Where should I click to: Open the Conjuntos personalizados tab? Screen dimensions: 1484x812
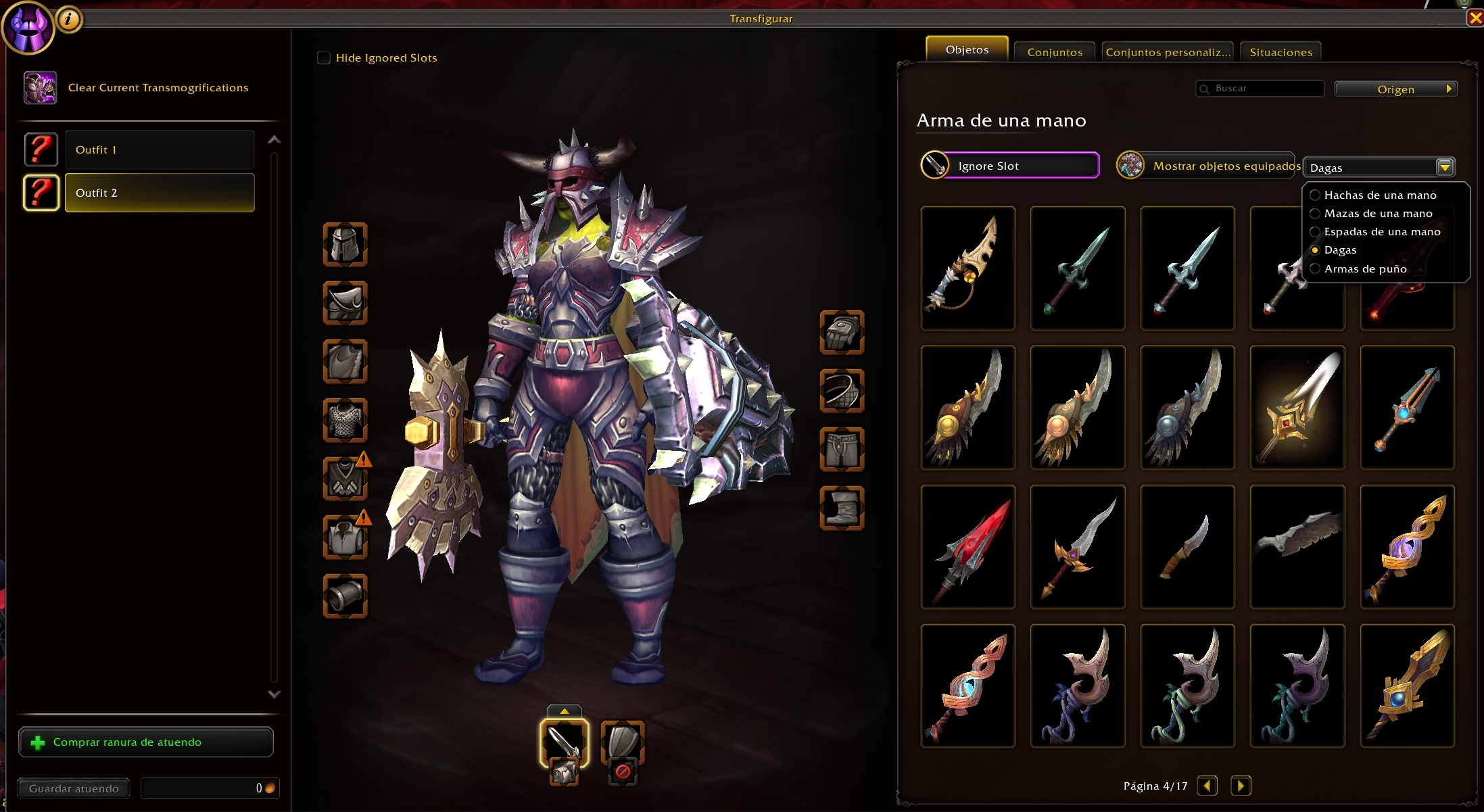(x=1168, y=52)
